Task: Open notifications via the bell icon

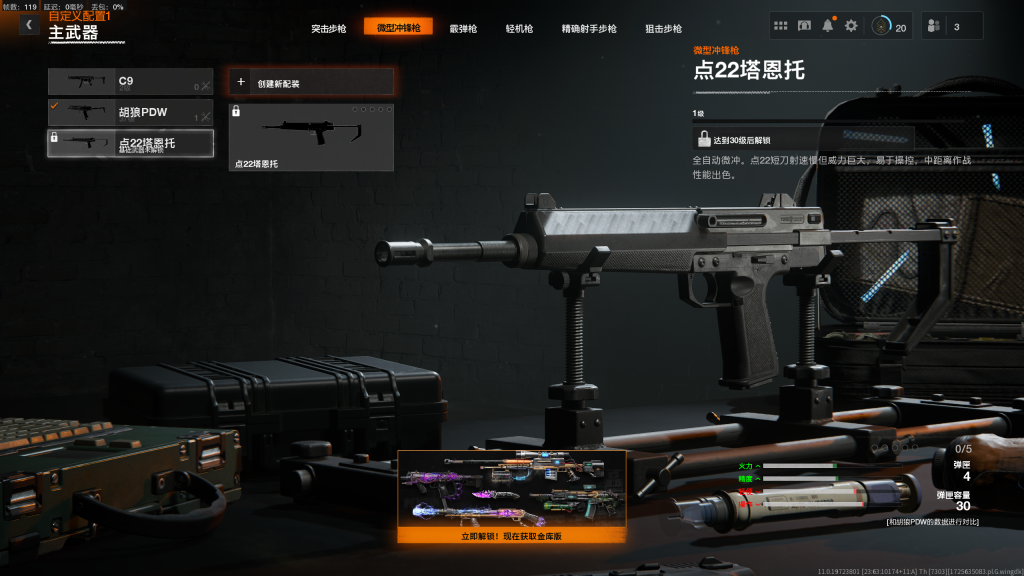Action: [x=828, y=26]
